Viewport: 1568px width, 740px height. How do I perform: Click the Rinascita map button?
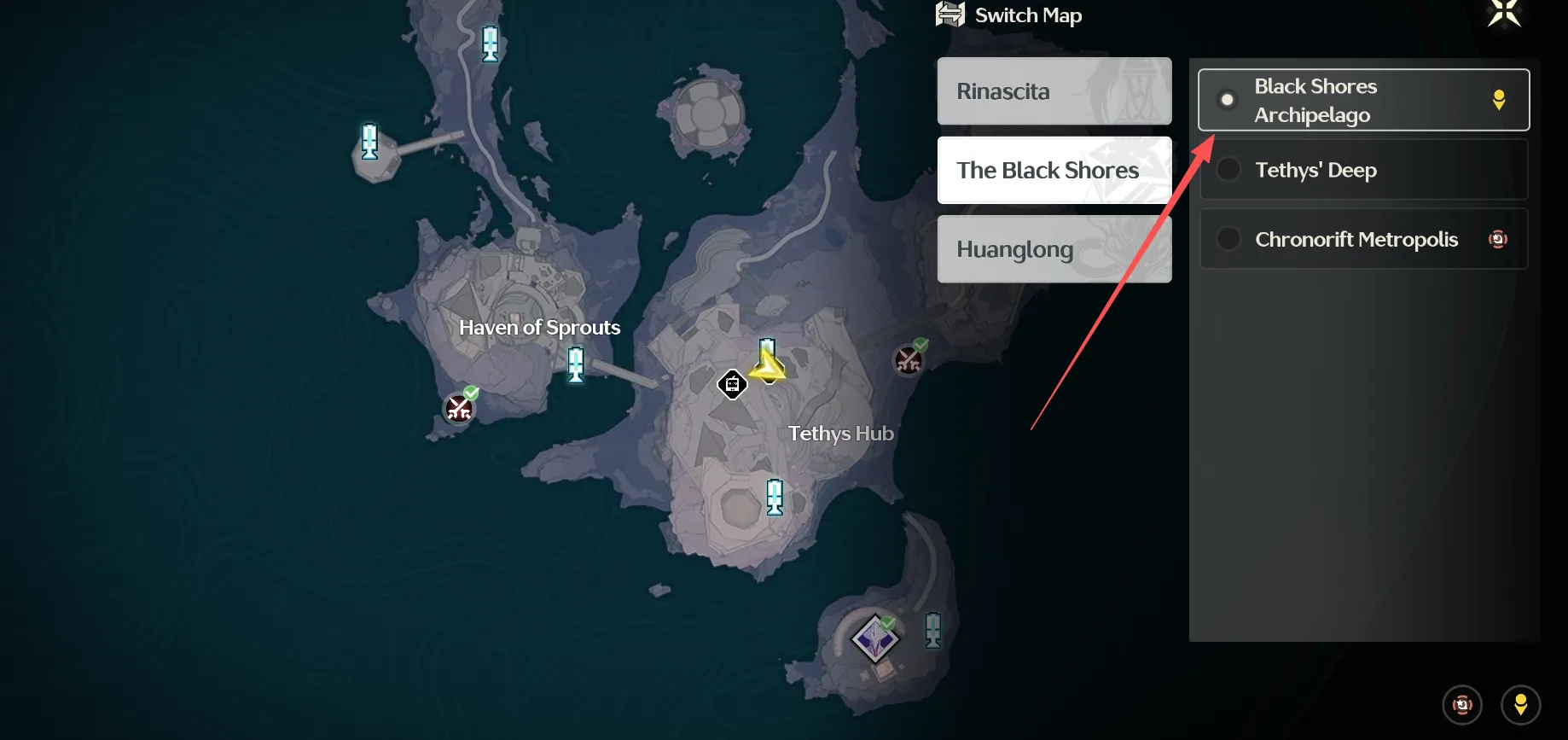click(x=1054, y=91)
